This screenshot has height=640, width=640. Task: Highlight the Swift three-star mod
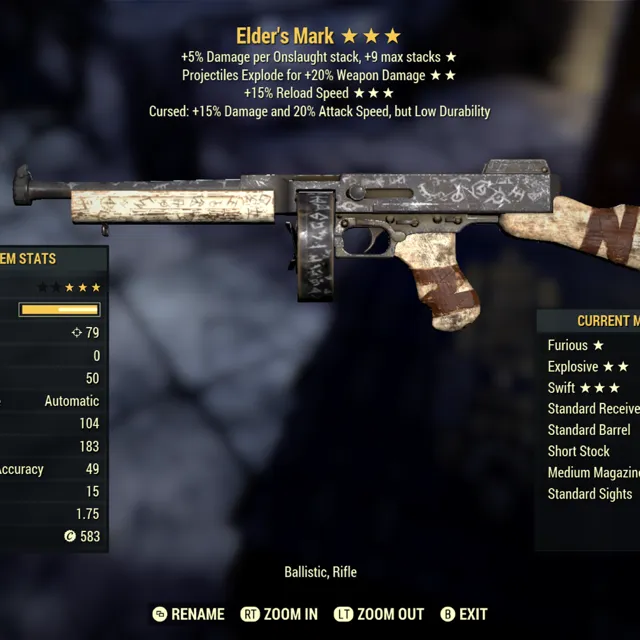point(584,388)
